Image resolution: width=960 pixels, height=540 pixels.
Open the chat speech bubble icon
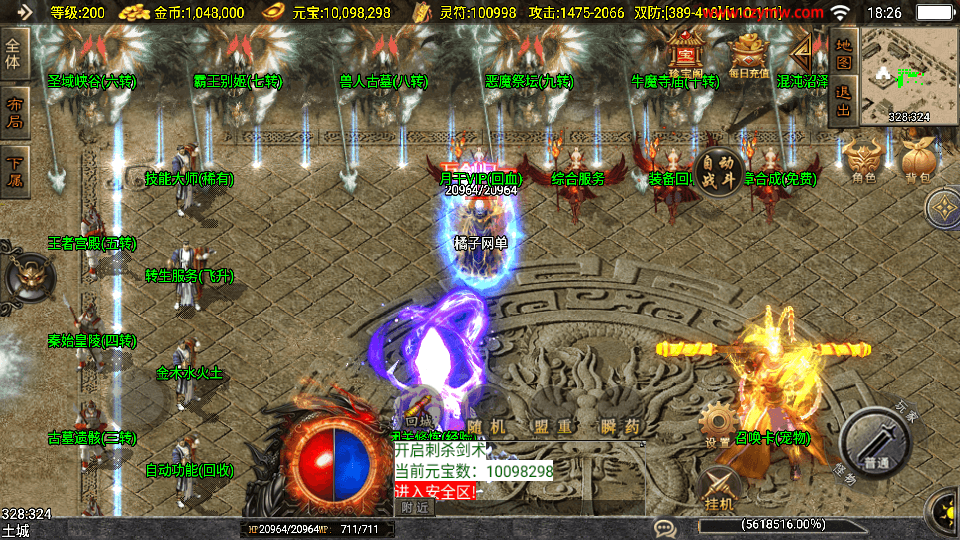tap(664, 527)
